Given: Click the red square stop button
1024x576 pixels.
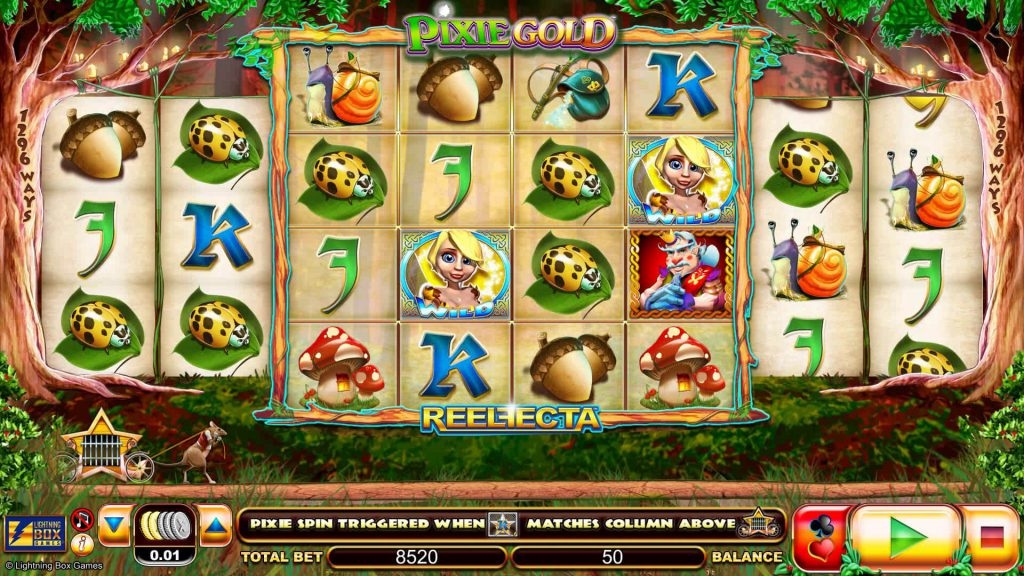Looking at the screenshot, I should (x=992, y=537).
